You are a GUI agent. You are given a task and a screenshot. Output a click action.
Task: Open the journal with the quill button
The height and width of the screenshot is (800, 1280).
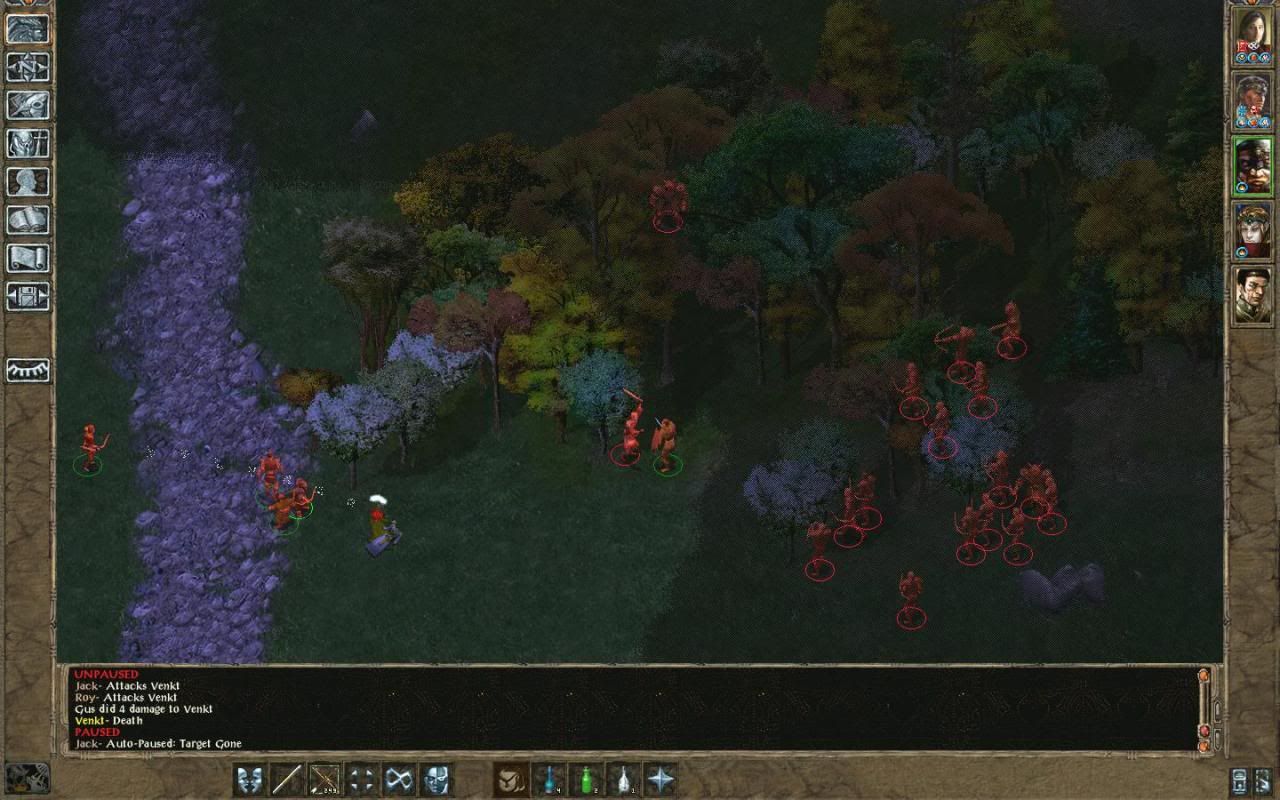pyautogui.click(x=28, y=105)
